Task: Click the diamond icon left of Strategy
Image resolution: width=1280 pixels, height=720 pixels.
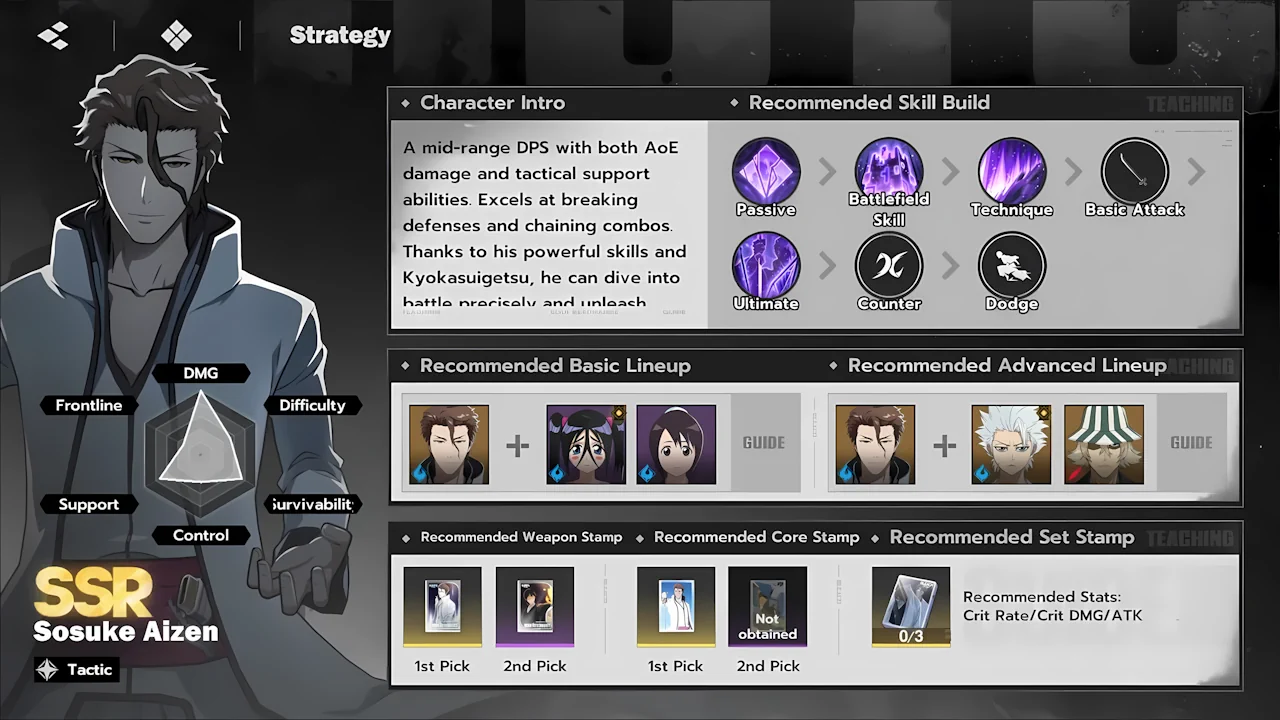Action: 177,34
